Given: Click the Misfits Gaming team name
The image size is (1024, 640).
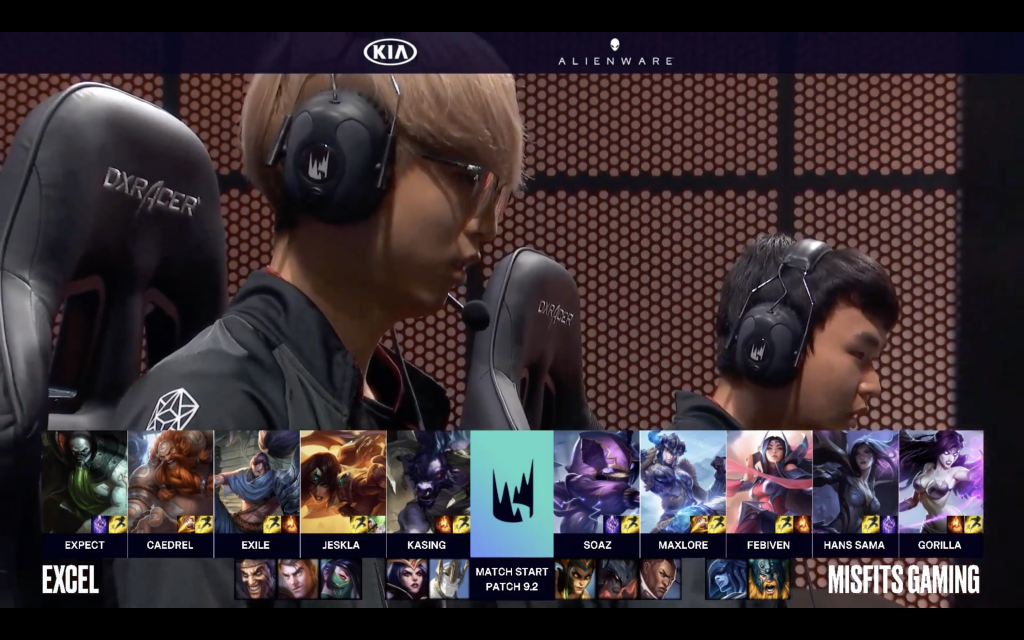Looking at the screenshot, I should pyautogui.click(x=903, y=580).
